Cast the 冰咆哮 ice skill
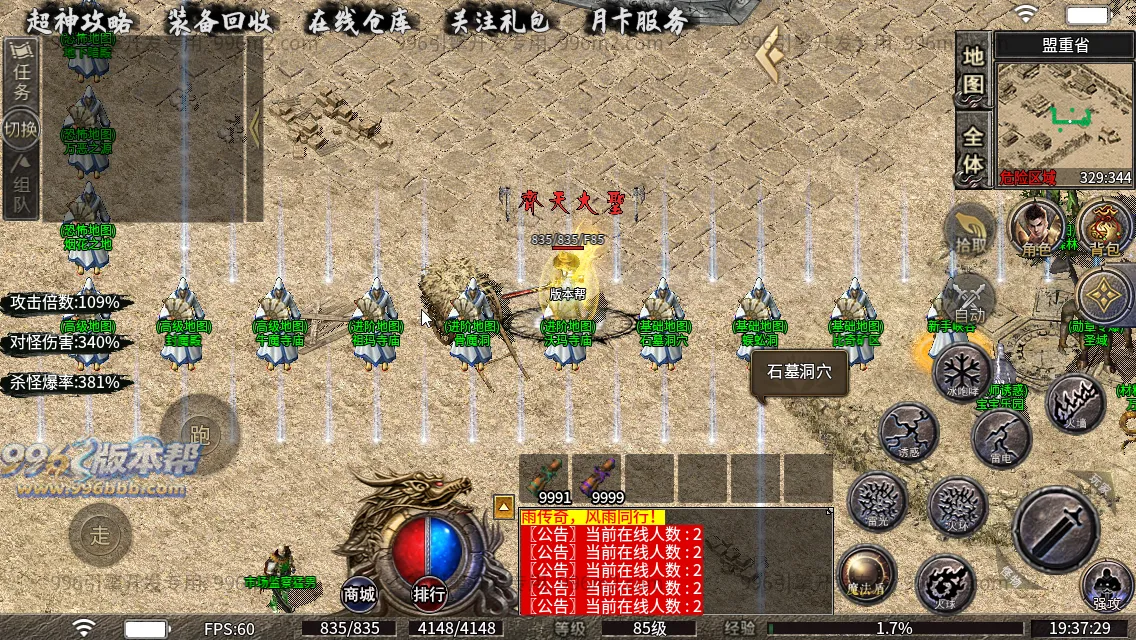 click(962, 372)
